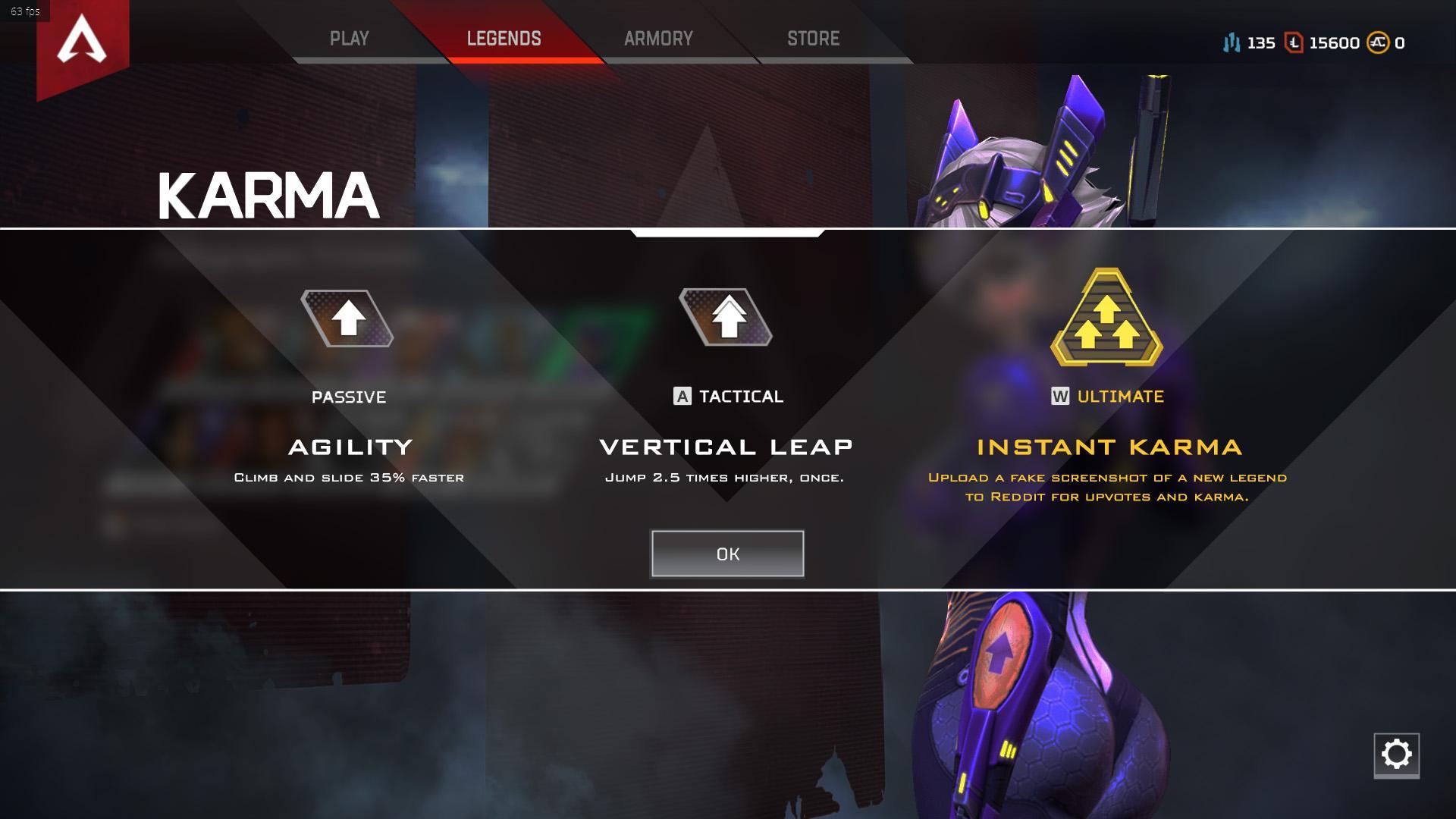This screenshot has height=819, width=1456.
Task: Switch to the LEGENDS tab
Action: click(504, 37)
